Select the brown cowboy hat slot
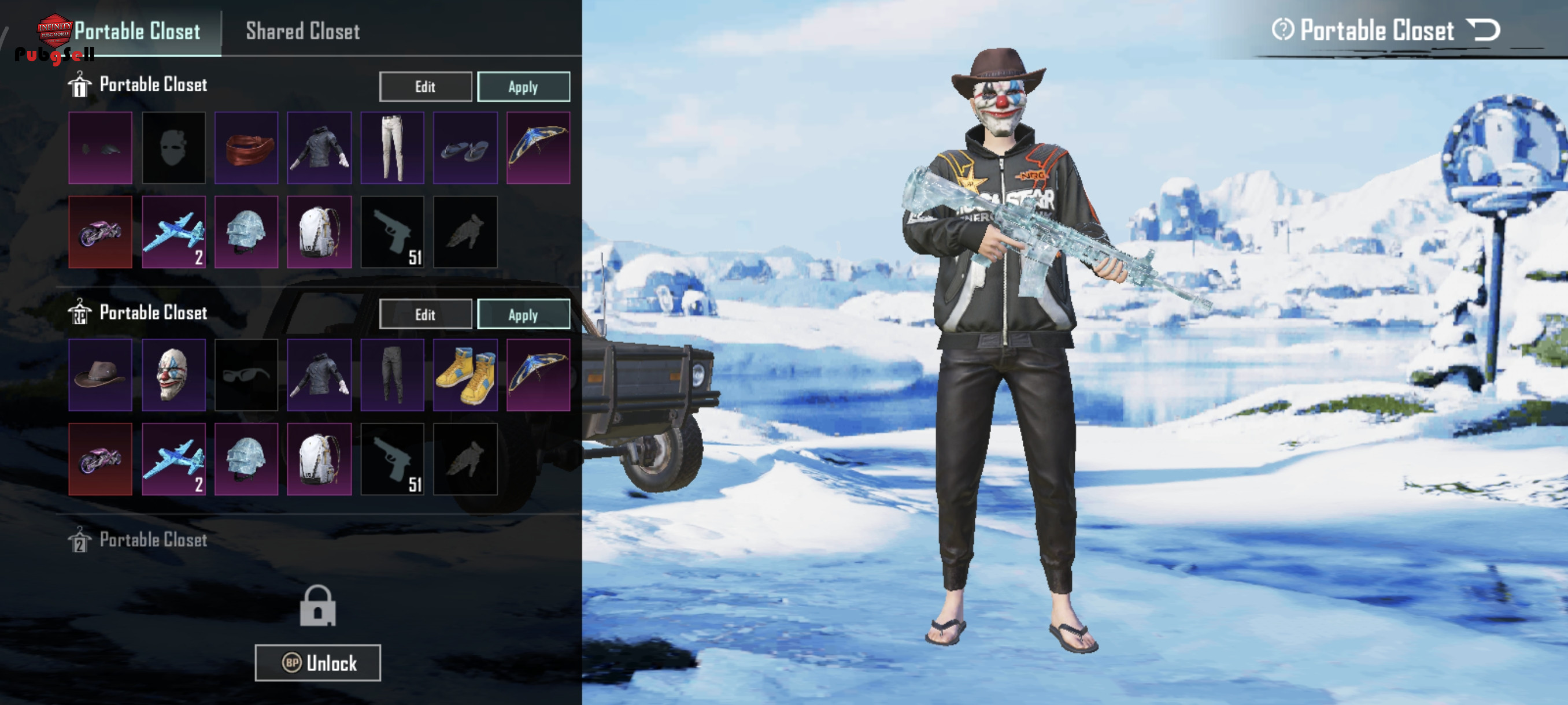 click(101, 374)
